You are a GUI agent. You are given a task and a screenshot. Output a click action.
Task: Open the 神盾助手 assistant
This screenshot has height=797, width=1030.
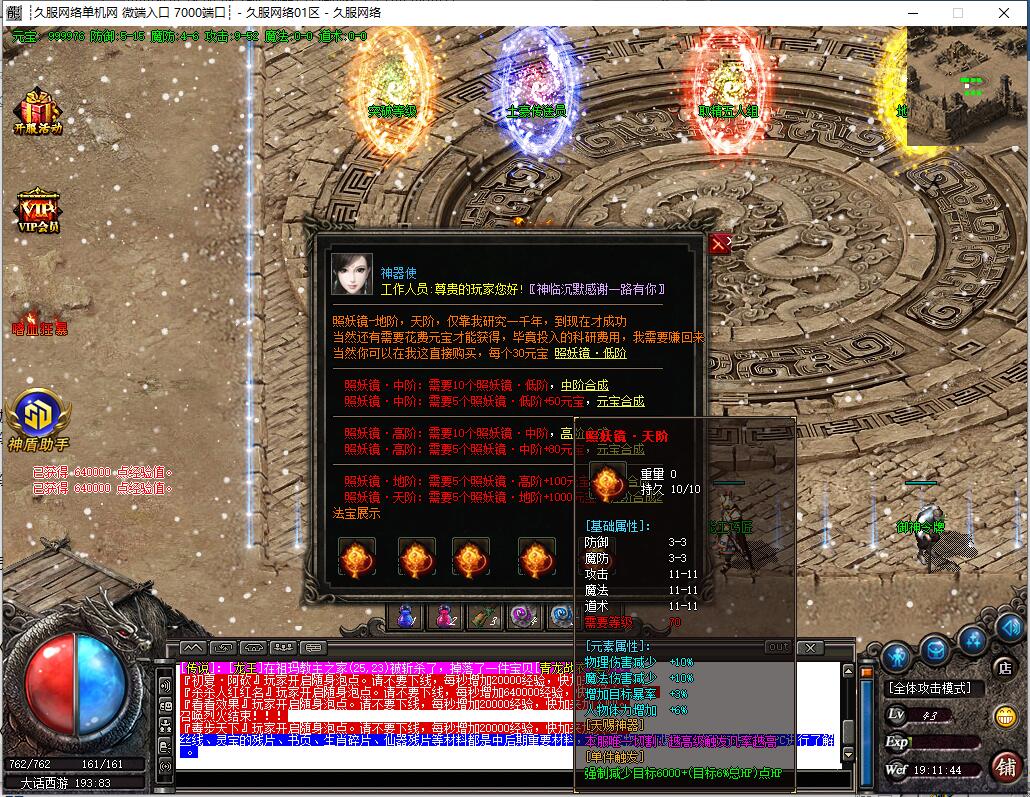[38, 419]
